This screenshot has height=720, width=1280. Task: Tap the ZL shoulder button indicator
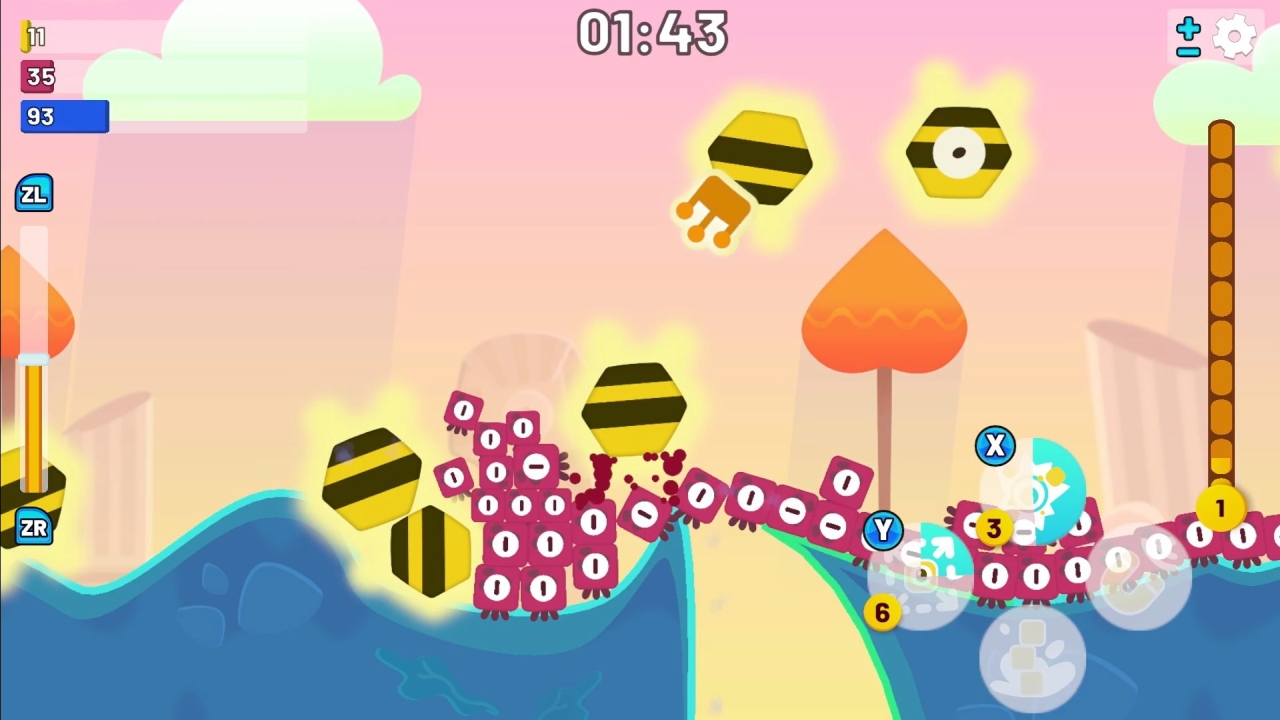tap(35, 193)
